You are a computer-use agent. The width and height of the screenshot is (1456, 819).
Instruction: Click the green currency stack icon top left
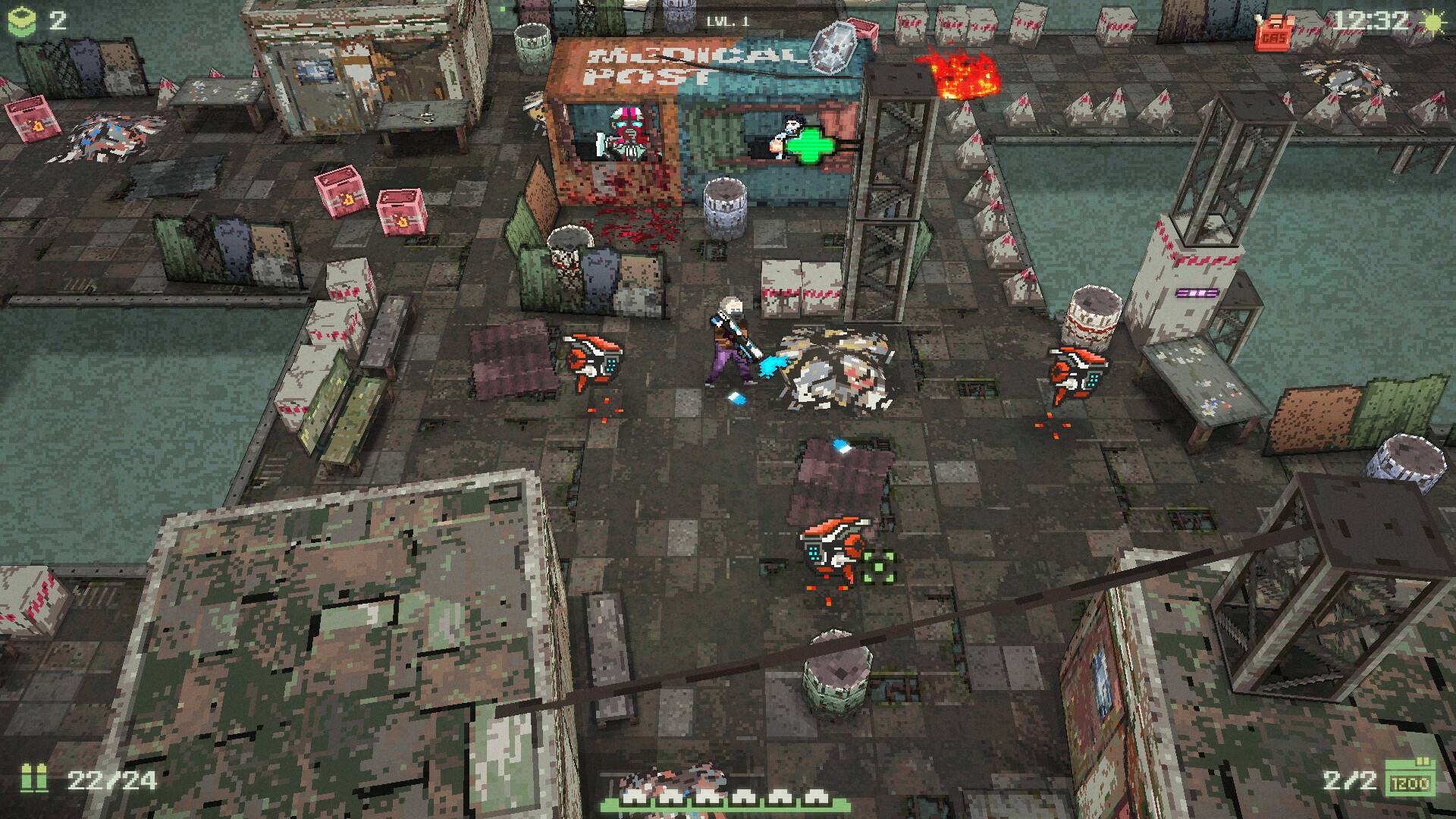tap(23, 20)
